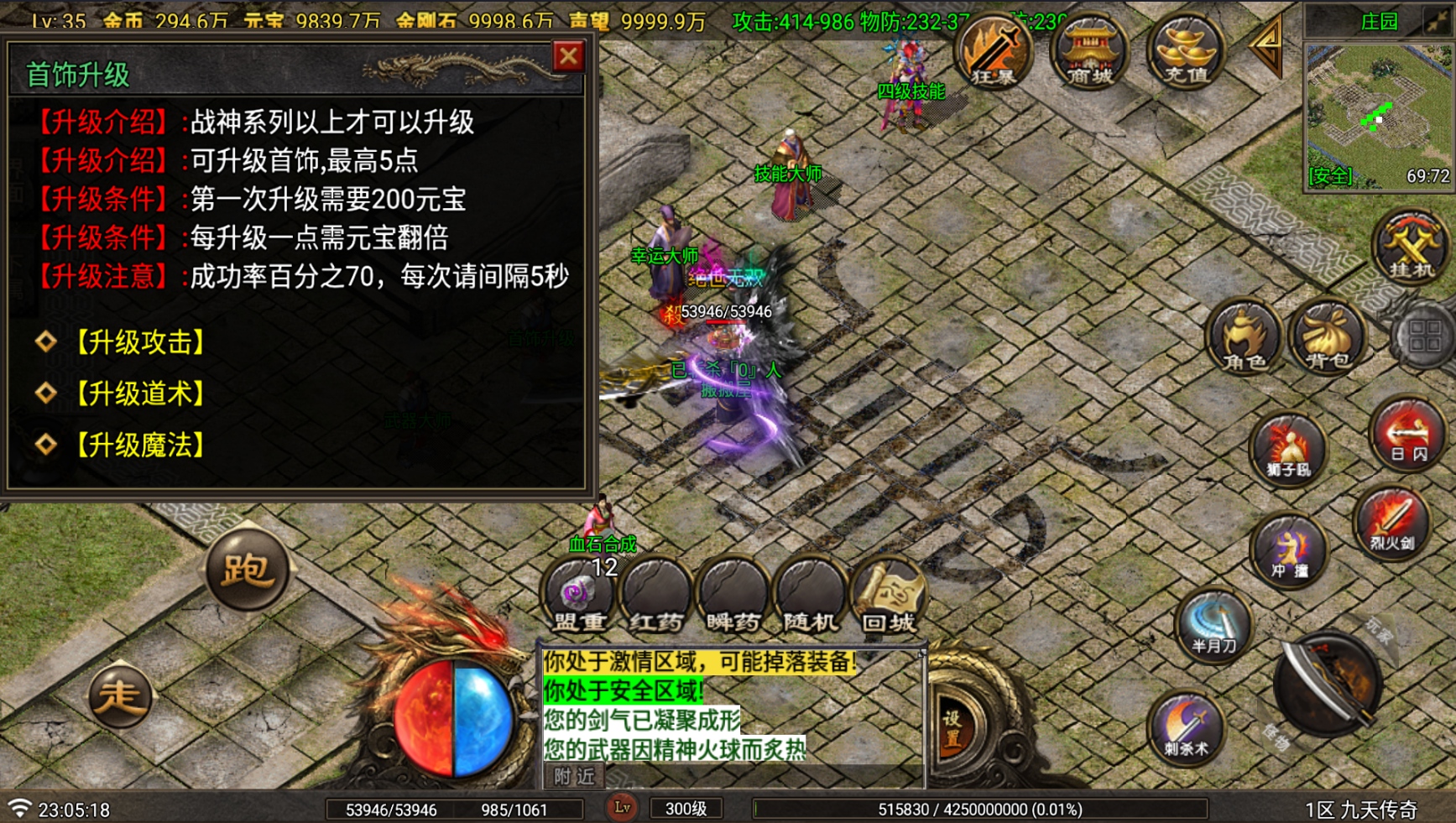Use the 回城 return-to-town scroll
The image size is (1456, 823).
pyautogui.click(x=887, y=597)
